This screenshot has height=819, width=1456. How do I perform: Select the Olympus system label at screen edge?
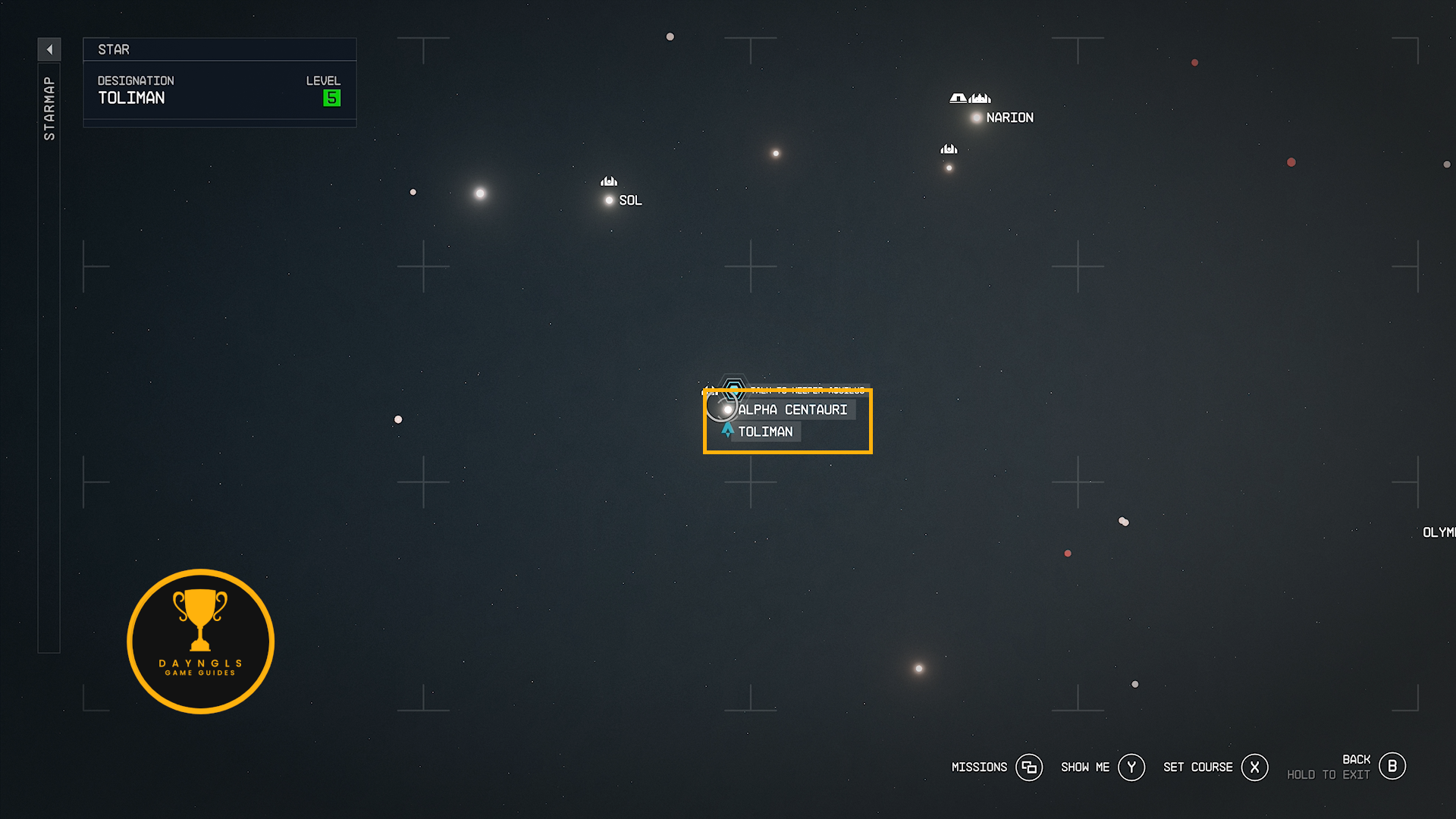tap(1439, 532)
